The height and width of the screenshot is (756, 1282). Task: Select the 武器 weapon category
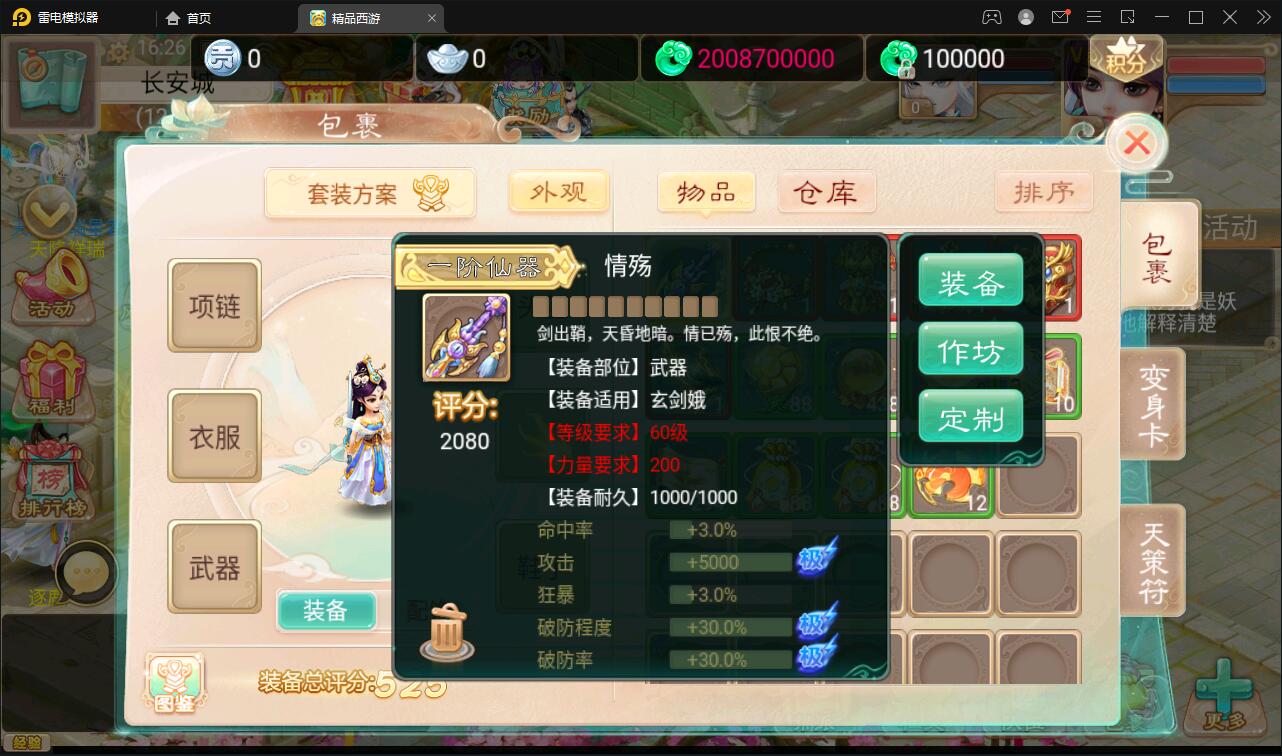click(214, 567)
